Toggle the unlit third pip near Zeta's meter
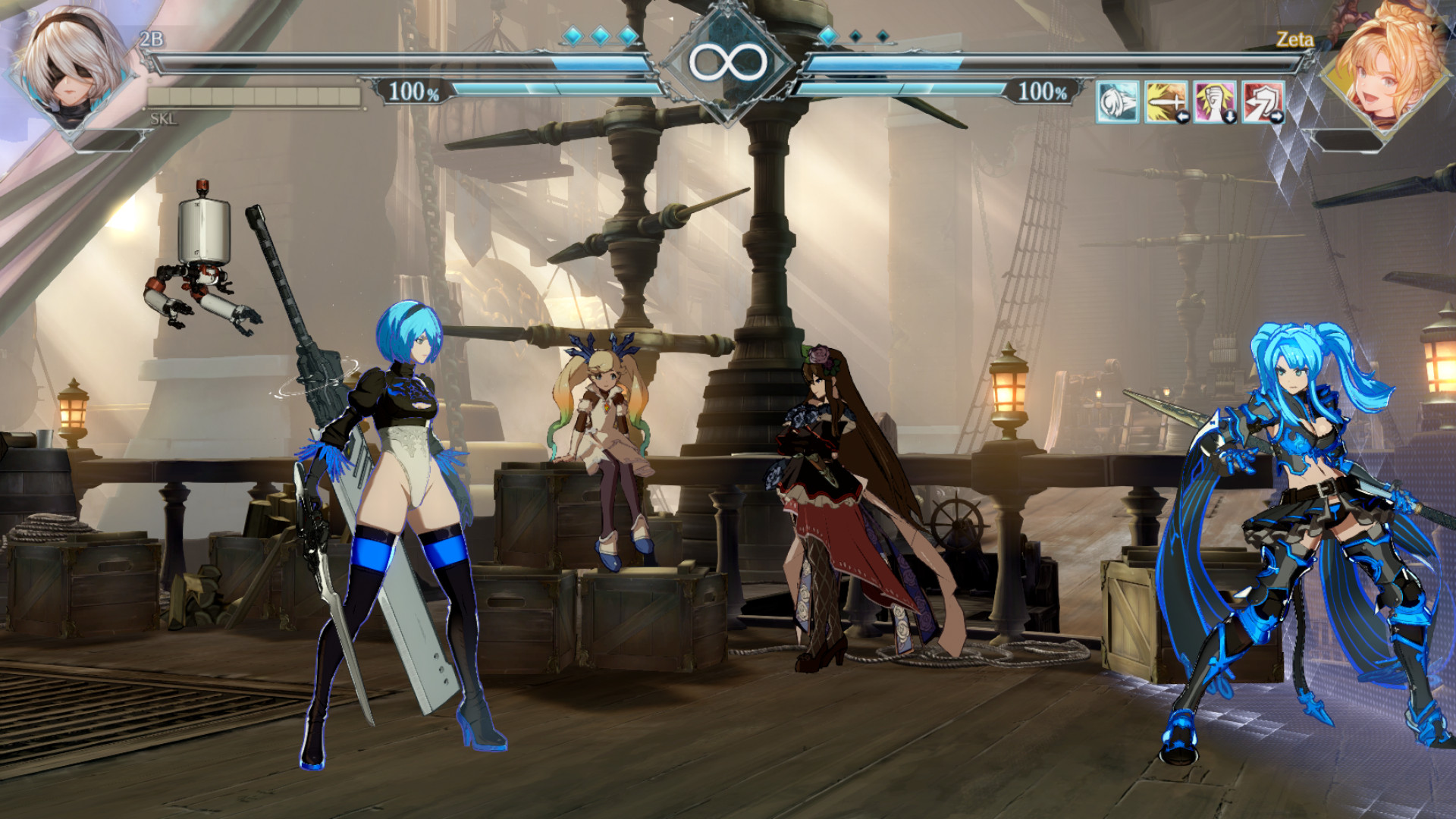Image resolution: width=1456 pixels, height=819 pixels. 883,36
